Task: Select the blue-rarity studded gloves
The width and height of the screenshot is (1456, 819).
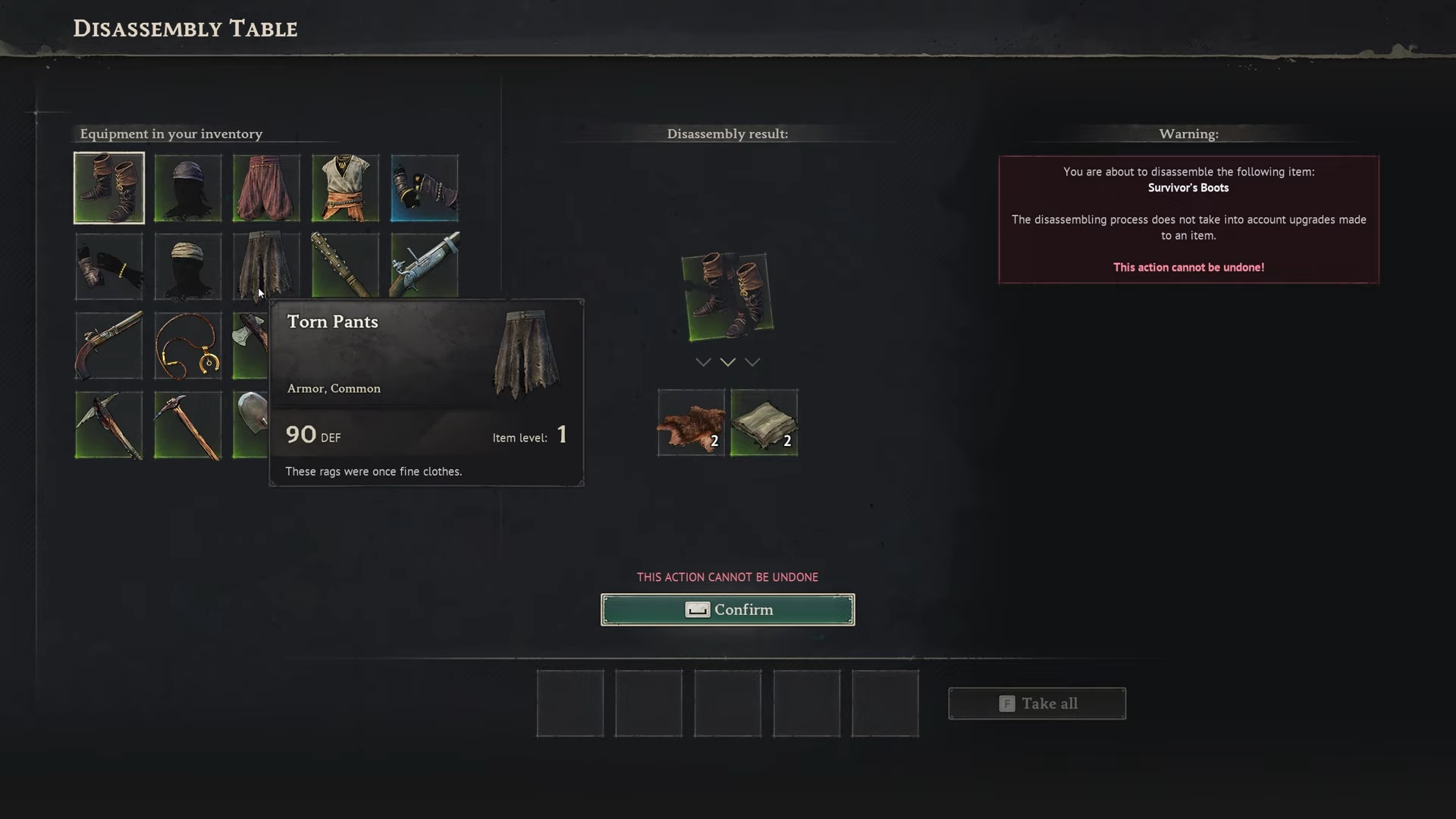Action: click(424, 188)
